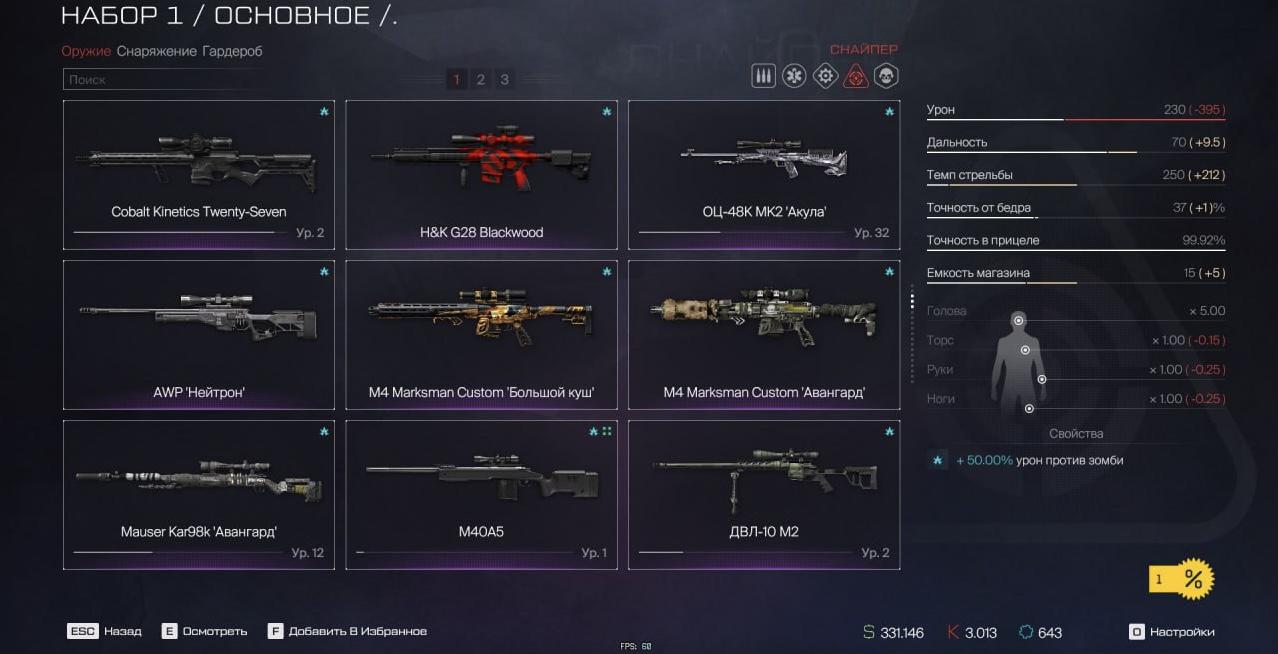Screen dimensions: 1278x654
Task: Select the rifleman class bullets icon
Action: 763,76
